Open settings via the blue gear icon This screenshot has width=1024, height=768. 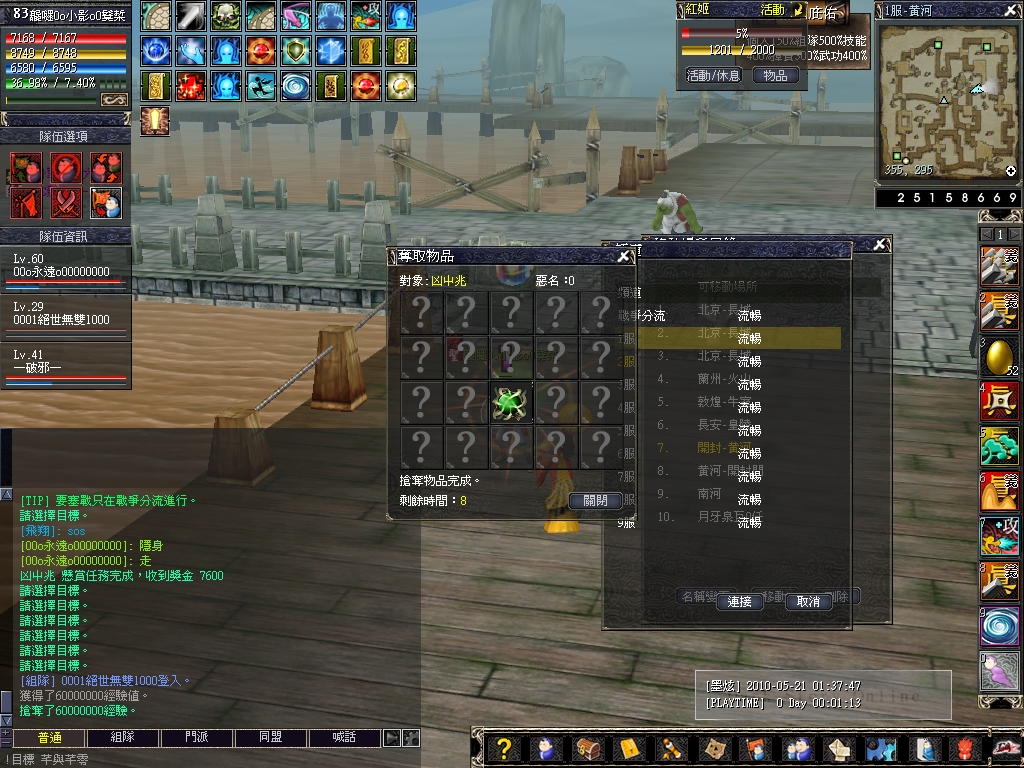879,748
